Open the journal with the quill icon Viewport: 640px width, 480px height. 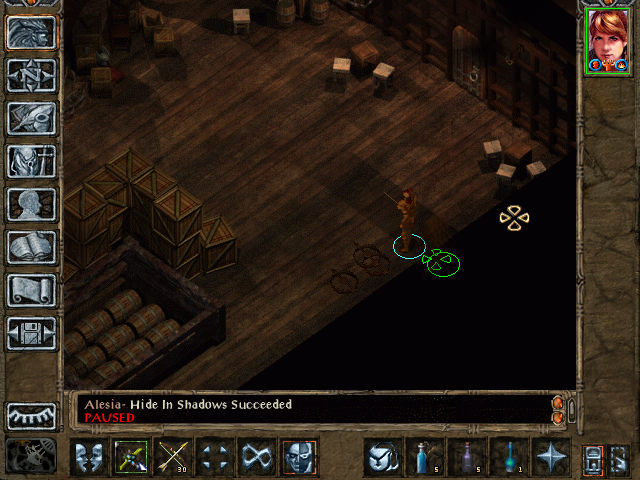(x=31, y=118)
